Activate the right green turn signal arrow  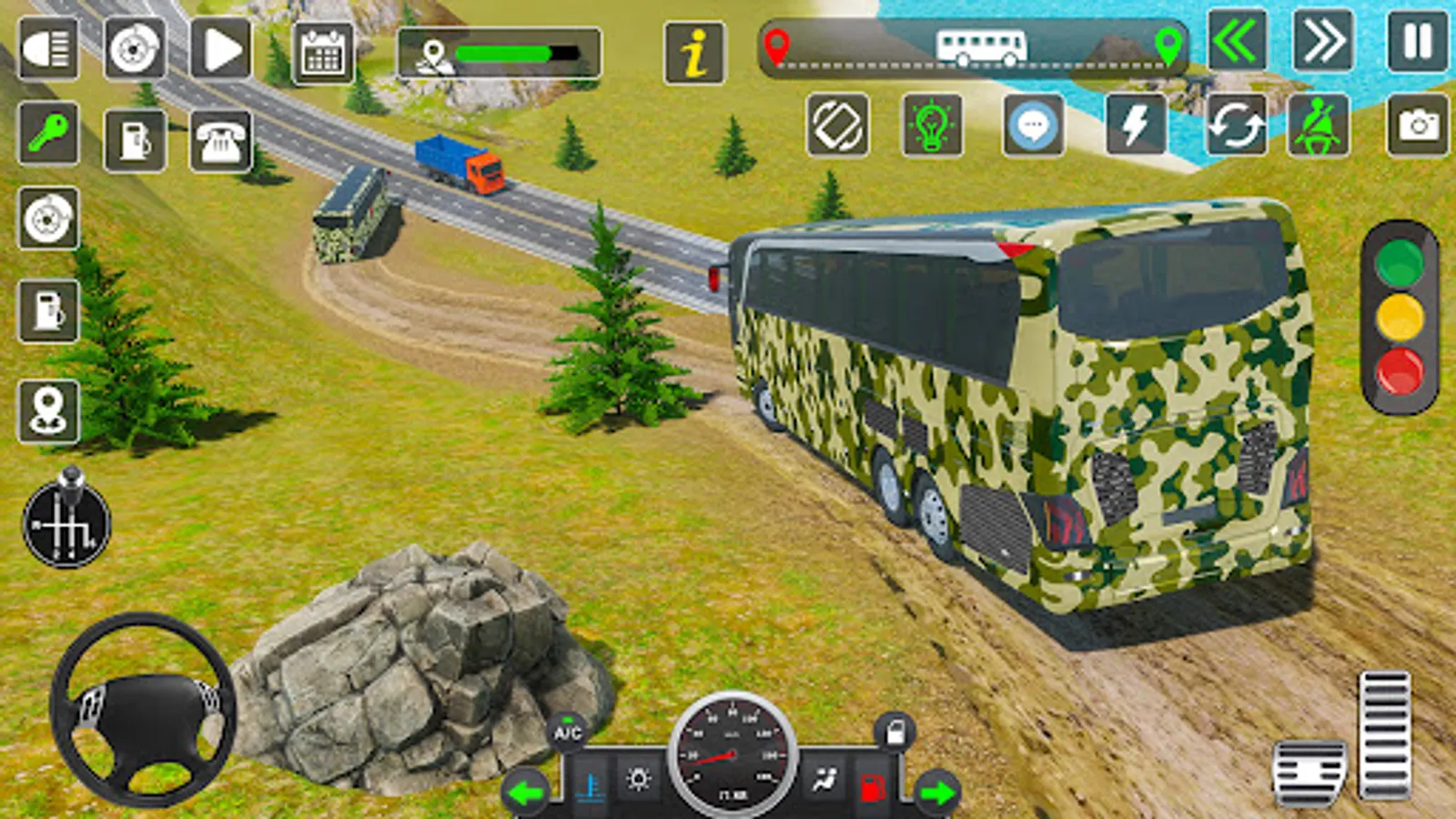point(937,793)
